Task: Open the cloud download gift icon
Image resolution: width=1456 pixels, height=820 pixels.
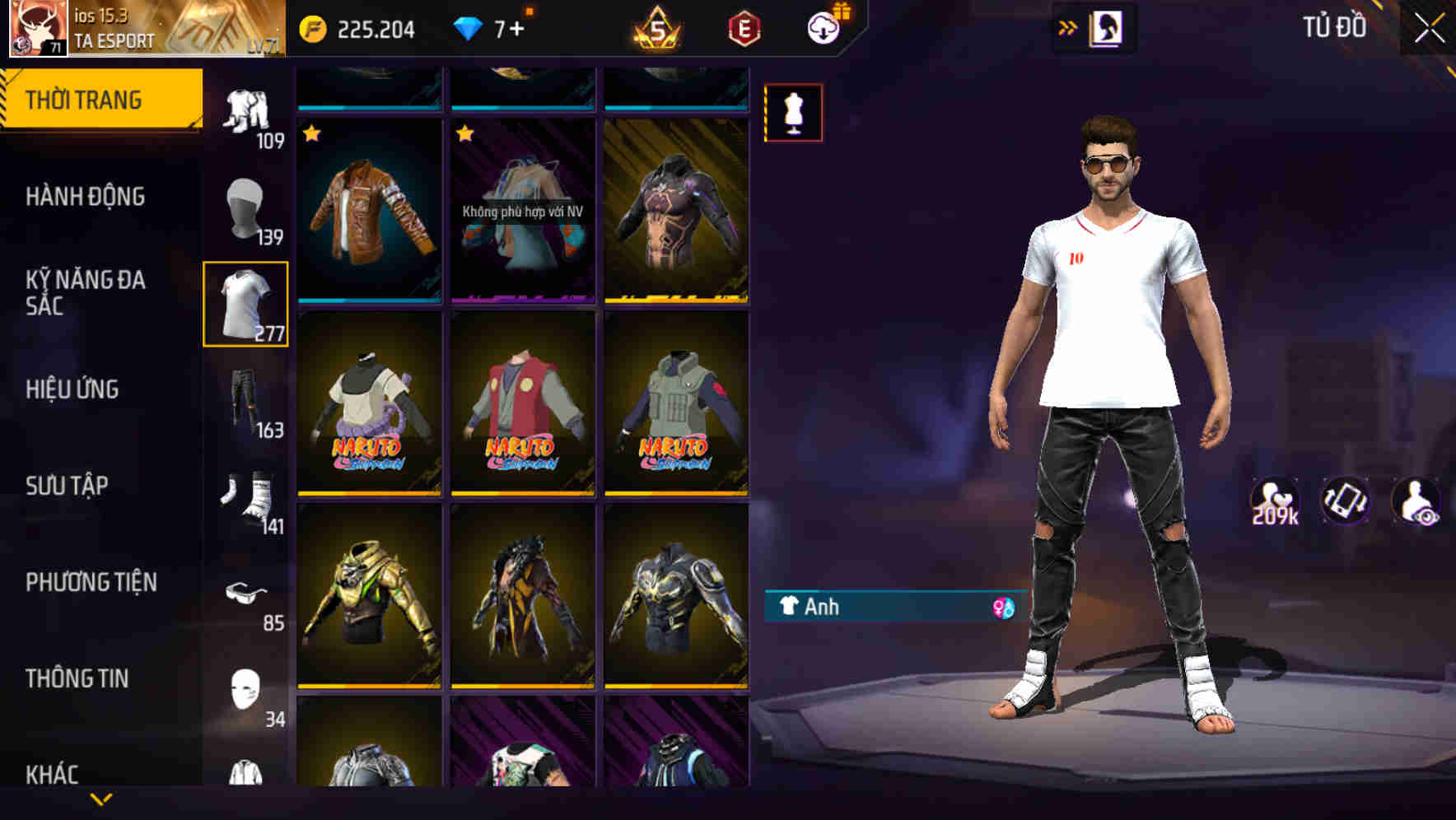Action: click(824, 27)
